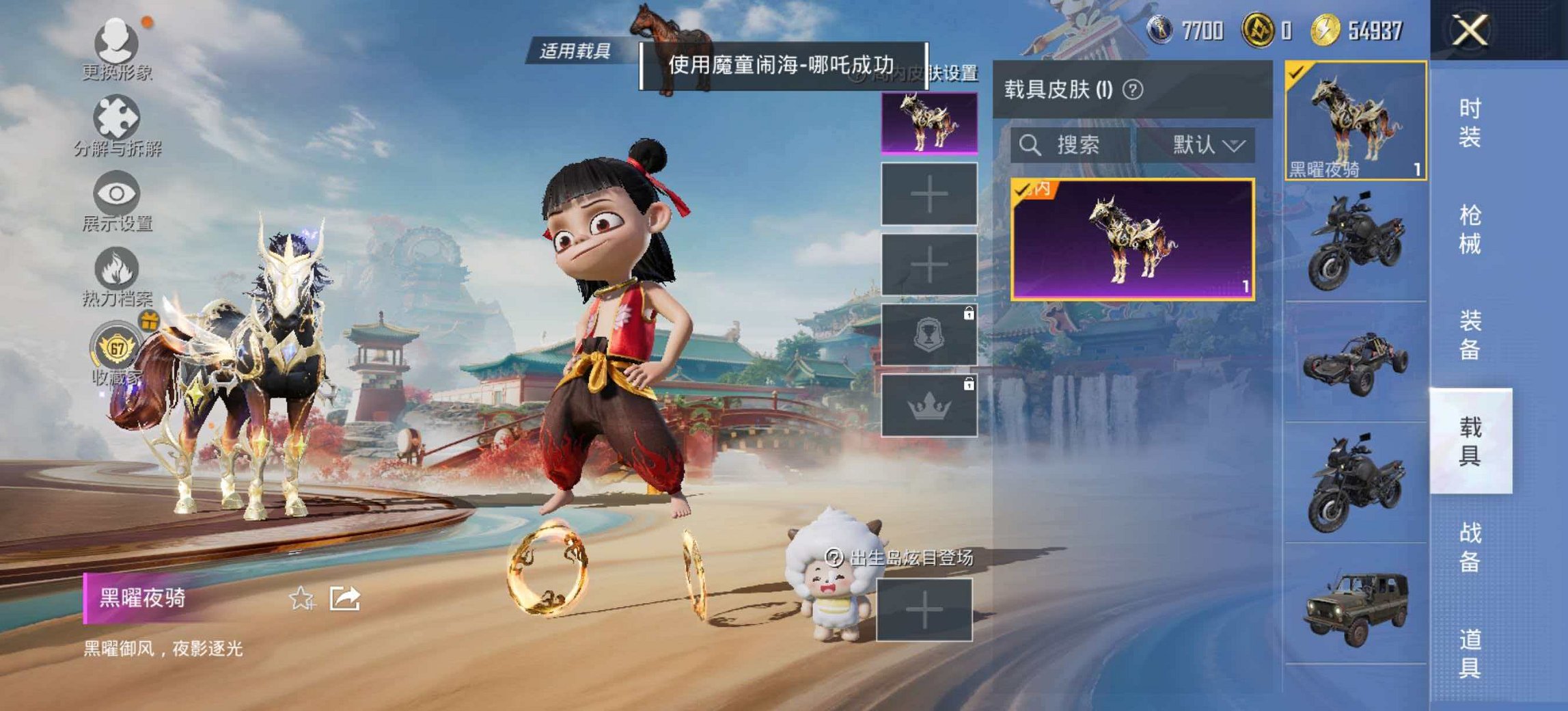Image resolution: width=1568 pixels, height=711 pixels.
Task: Tap the search magnifier in vehicle skin panel
Action: pos(1032,146)
